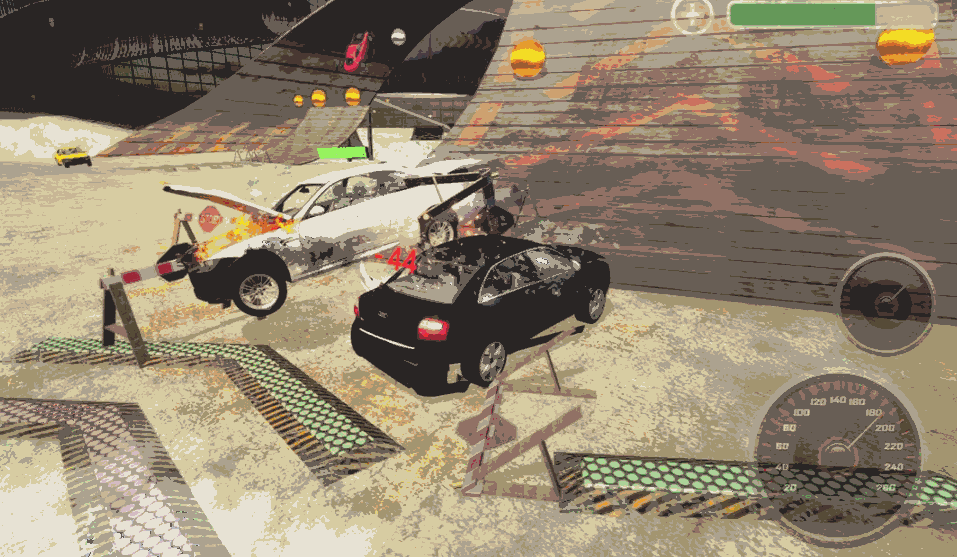Tap the round plus icon beside the green bar
The width and height of the screenshot is (957, 557).
pos(691,16)
